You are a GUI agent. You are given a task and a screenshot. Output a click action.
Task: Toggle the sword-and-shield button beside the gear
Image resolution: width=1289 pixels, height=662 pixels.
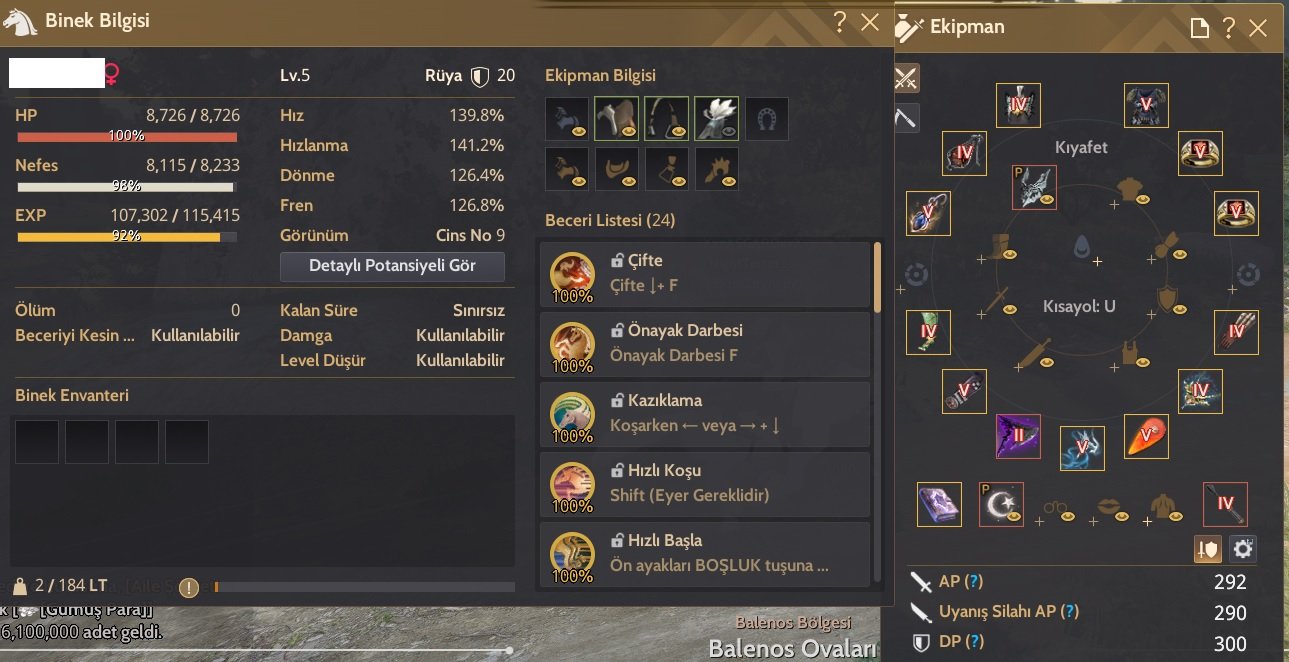coord(1208,548)
